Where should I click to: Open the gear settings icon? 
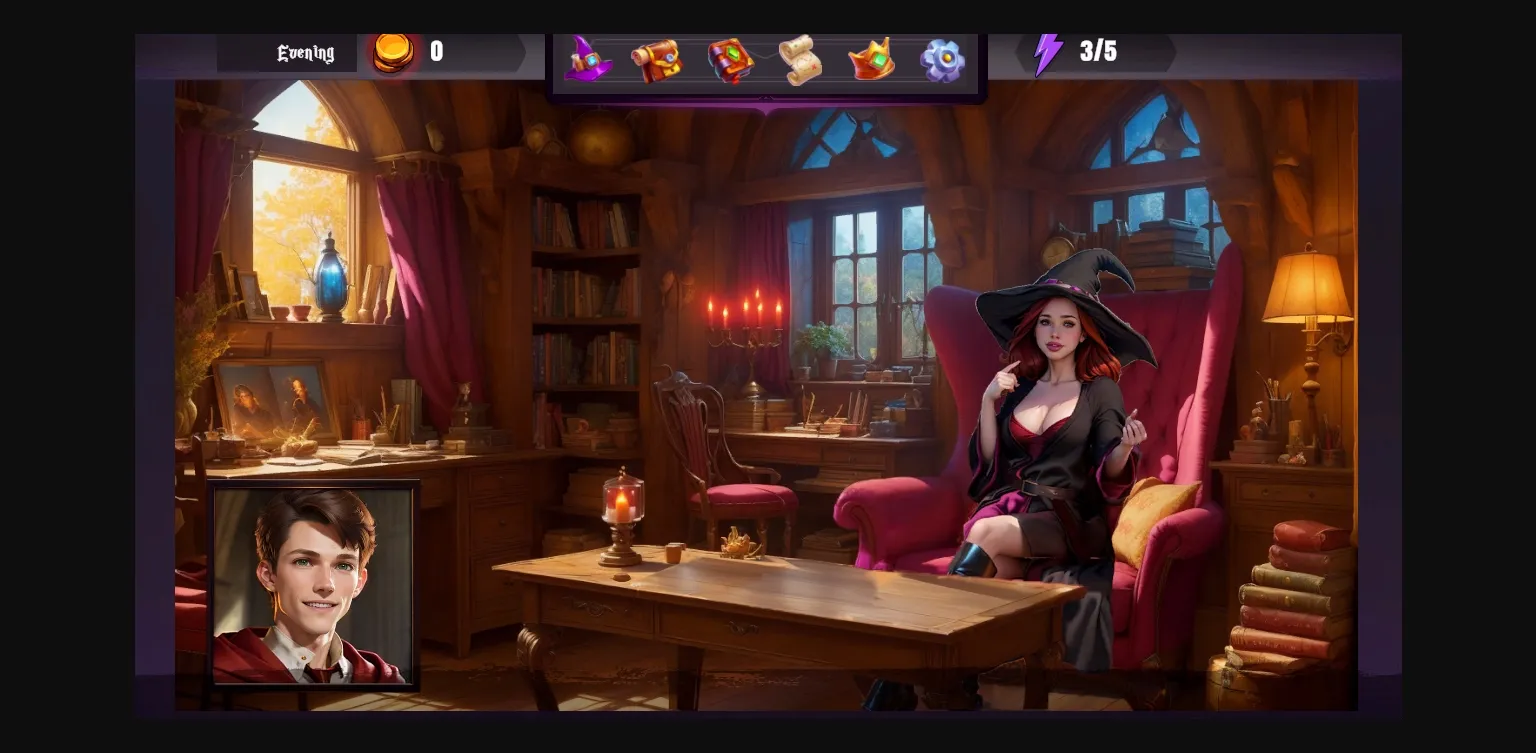click(941, 60)
